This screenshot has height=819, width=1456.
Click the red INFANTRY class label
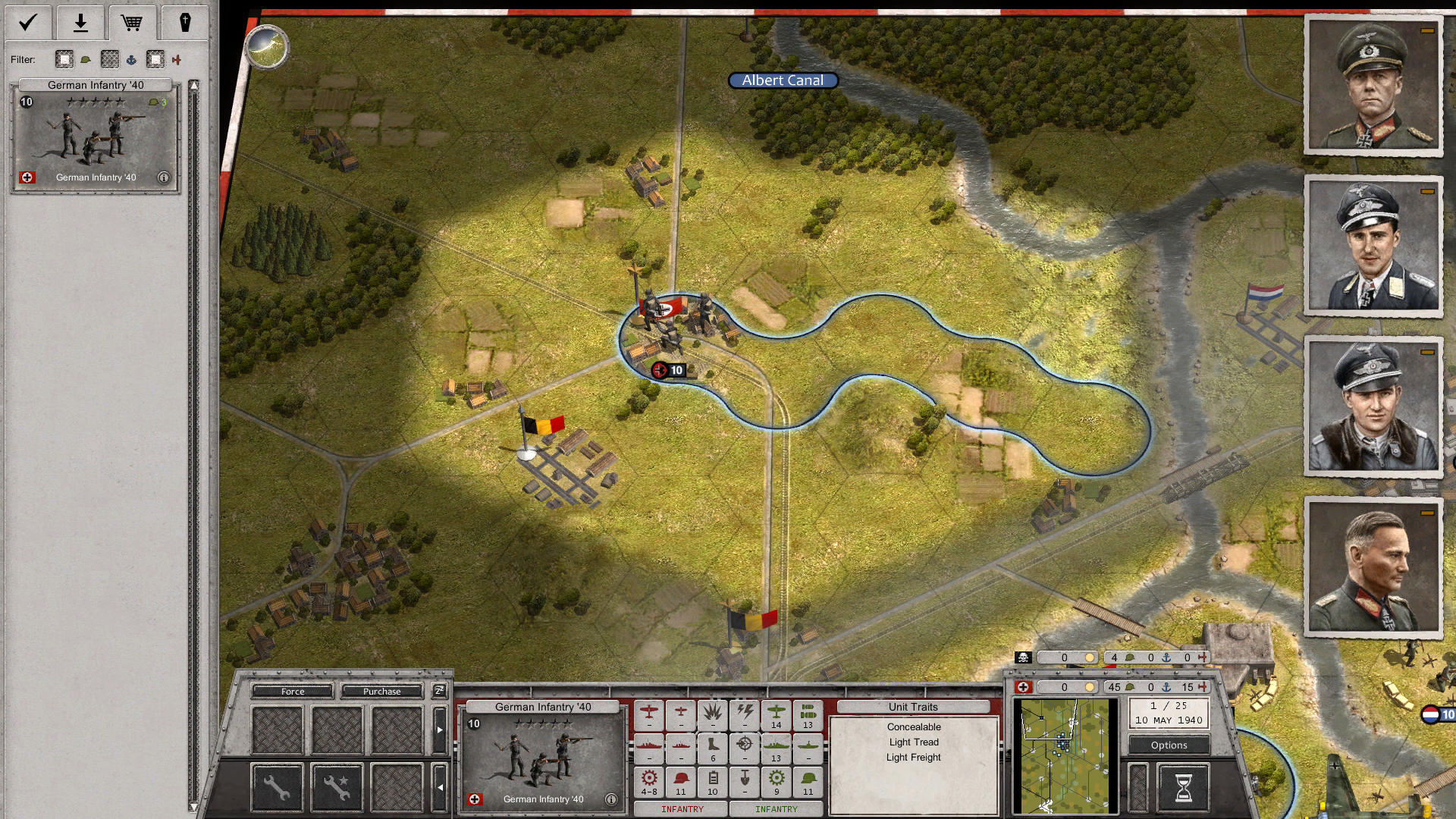(682, 809)
